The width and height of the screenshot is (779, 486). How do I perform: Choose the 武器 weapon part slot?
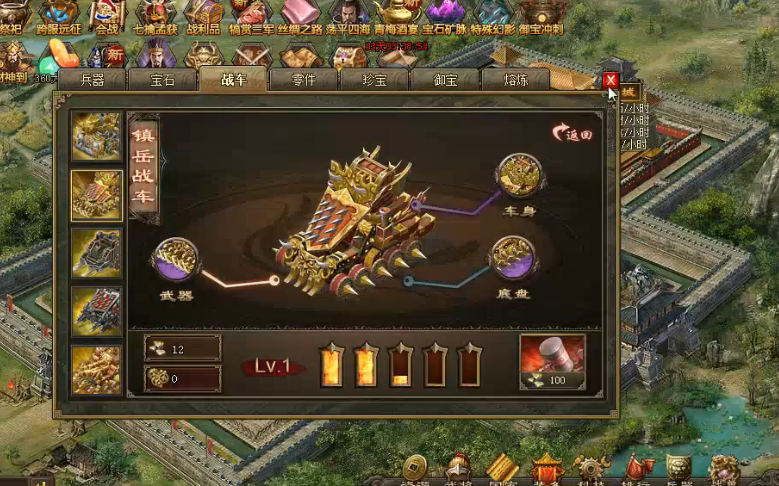pos(173,260)
